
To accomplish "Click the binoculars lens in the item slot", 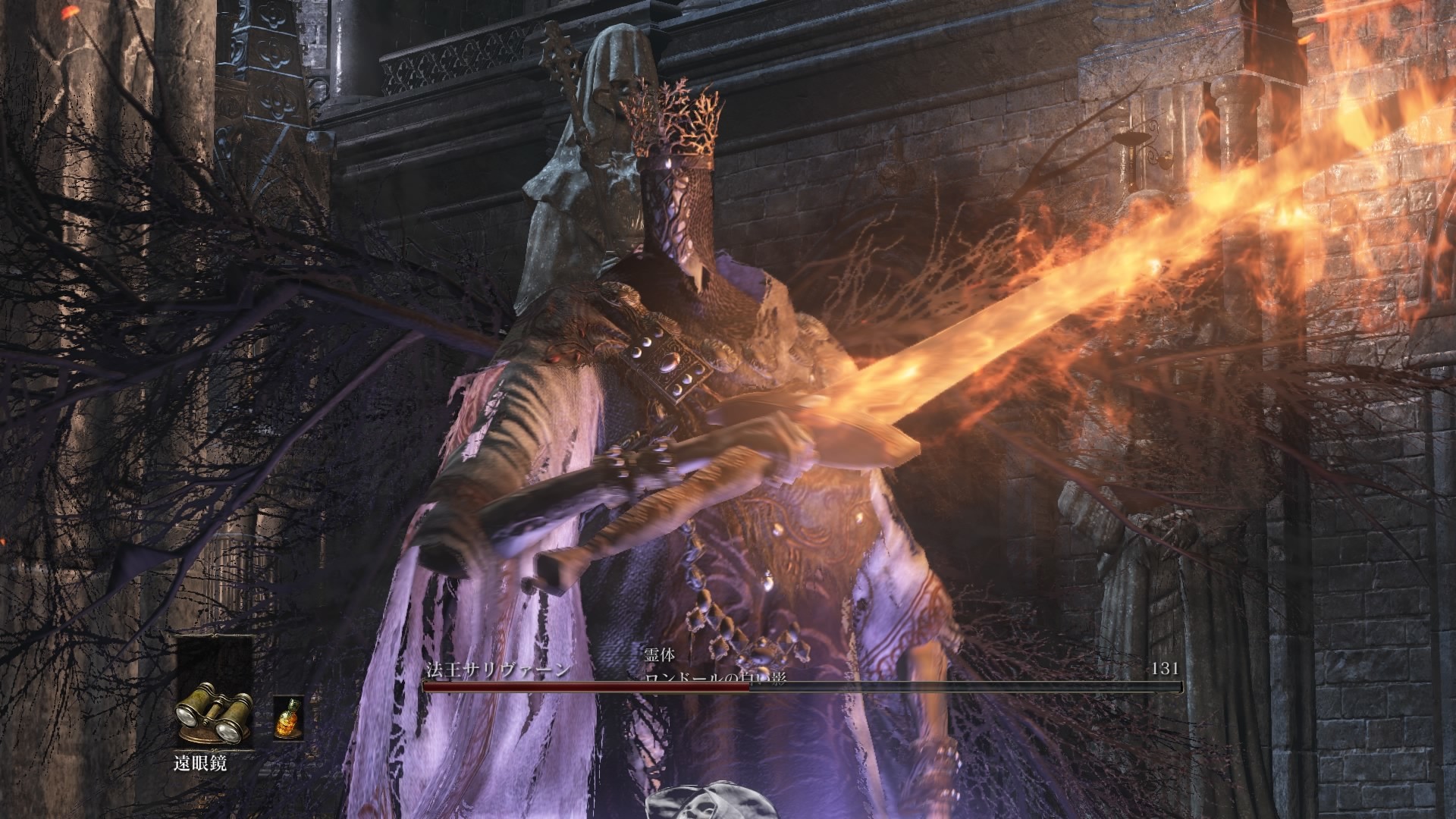I will pyautogui.click(x=185, y=716).
